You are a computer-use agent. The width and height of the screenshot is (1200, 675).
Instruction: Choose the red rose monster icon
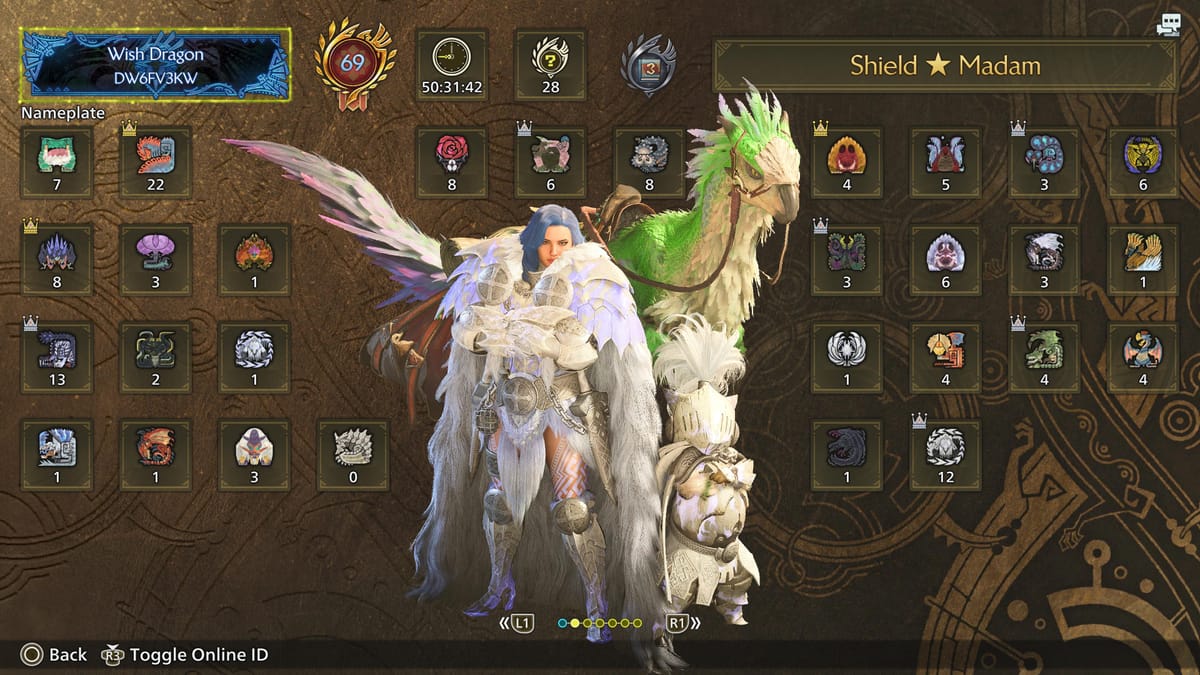451,162
